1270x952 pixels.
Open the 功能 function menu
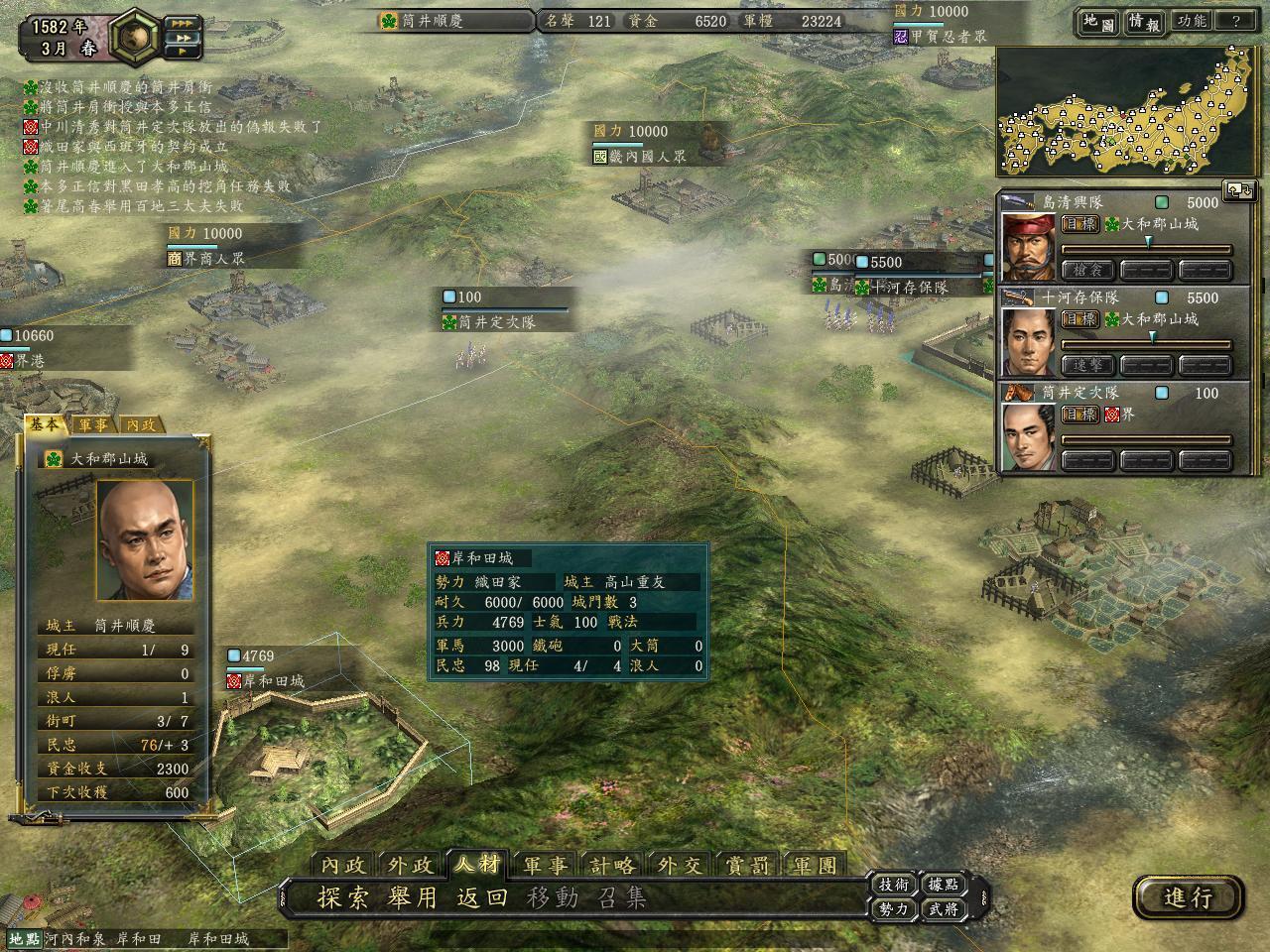tap(1191, 22)
